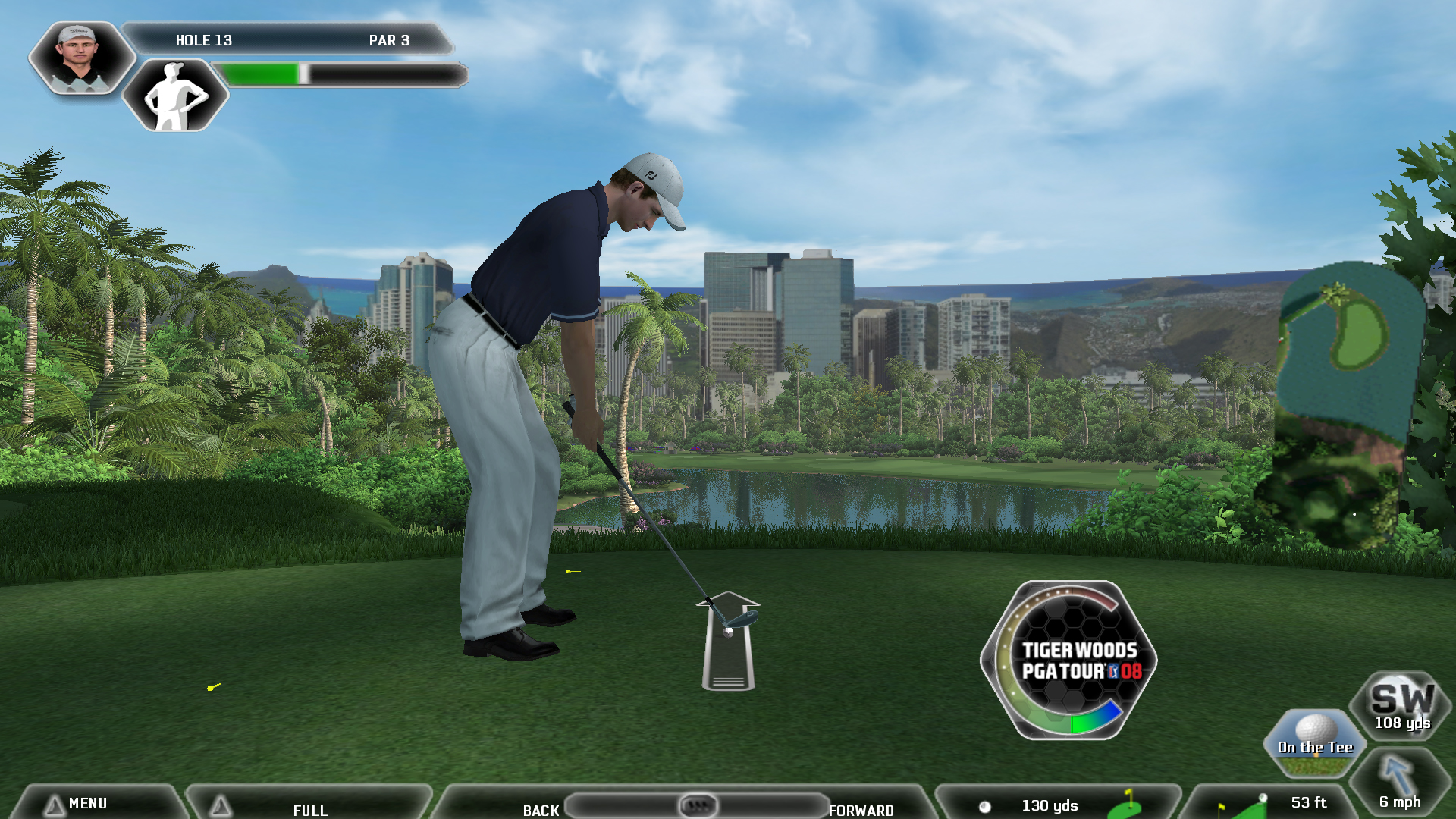This screenshot has width=1456, height=819.
Task: Click the BACK–FORWARD ball spin slider
Action: click(x=697, y=805)
